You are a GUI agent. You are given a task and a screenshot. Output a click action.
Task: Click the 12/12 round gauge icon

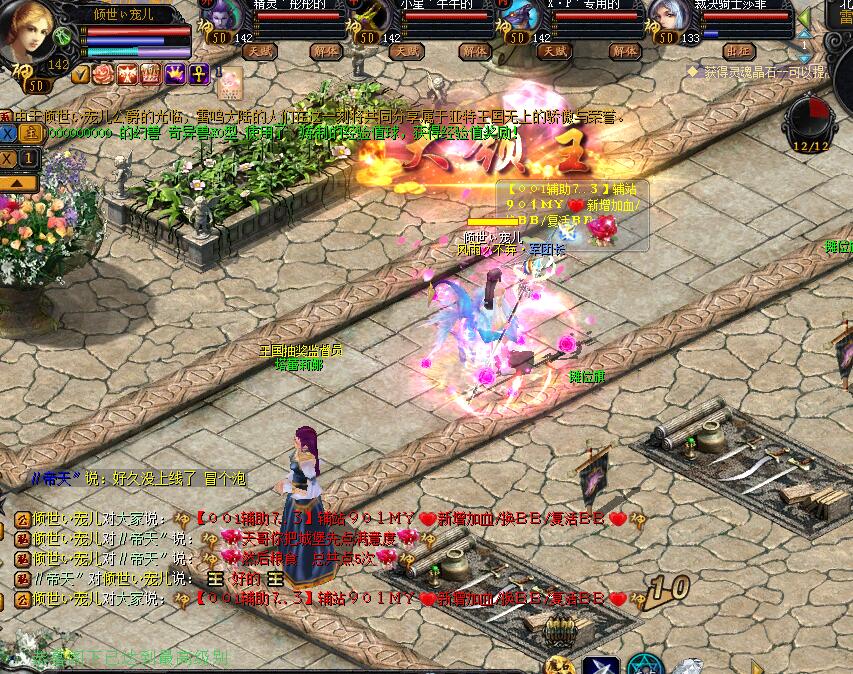click(x=810, y=120)
